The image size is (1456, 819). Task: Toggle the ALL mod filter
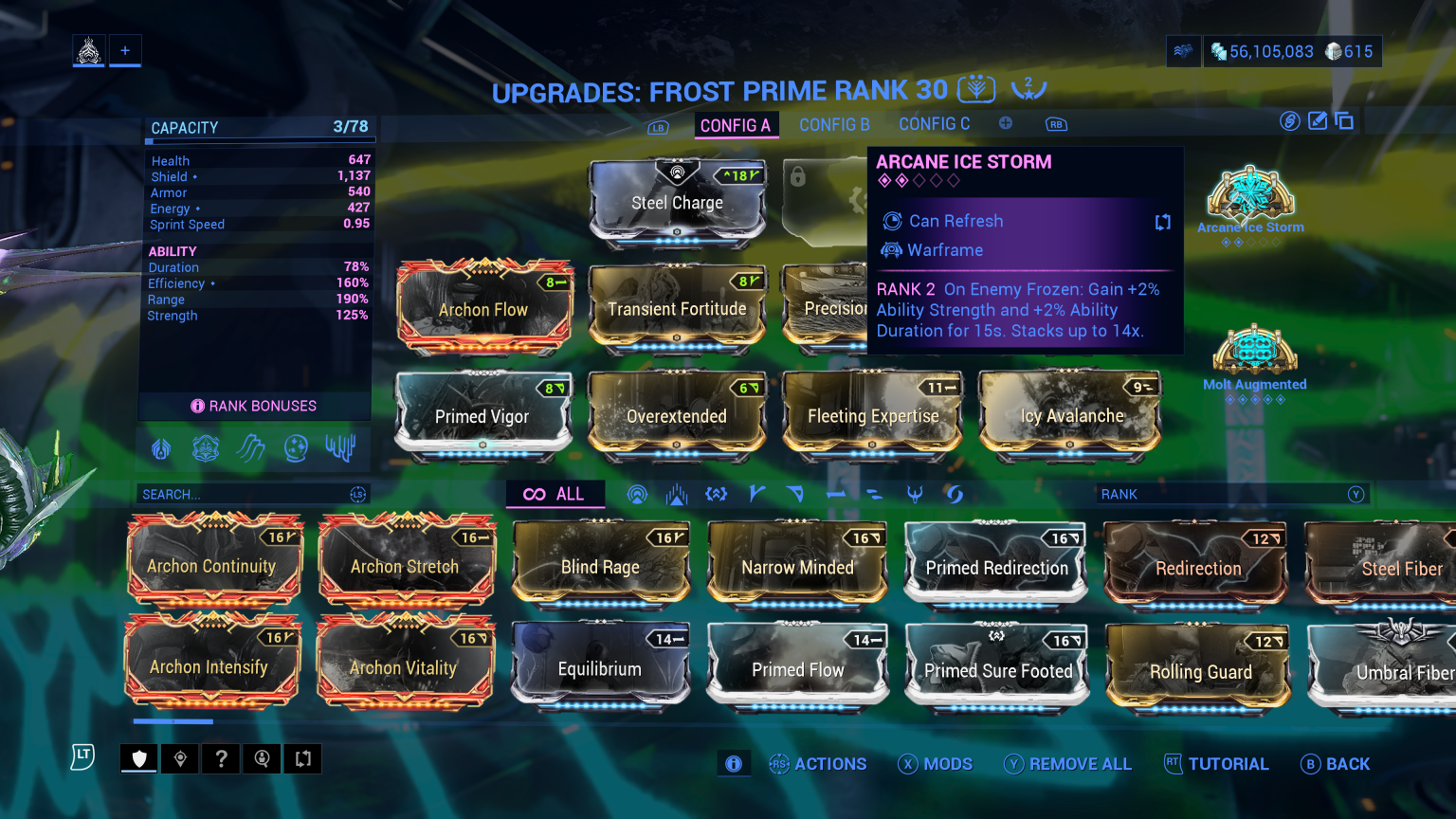pos(555,494)
